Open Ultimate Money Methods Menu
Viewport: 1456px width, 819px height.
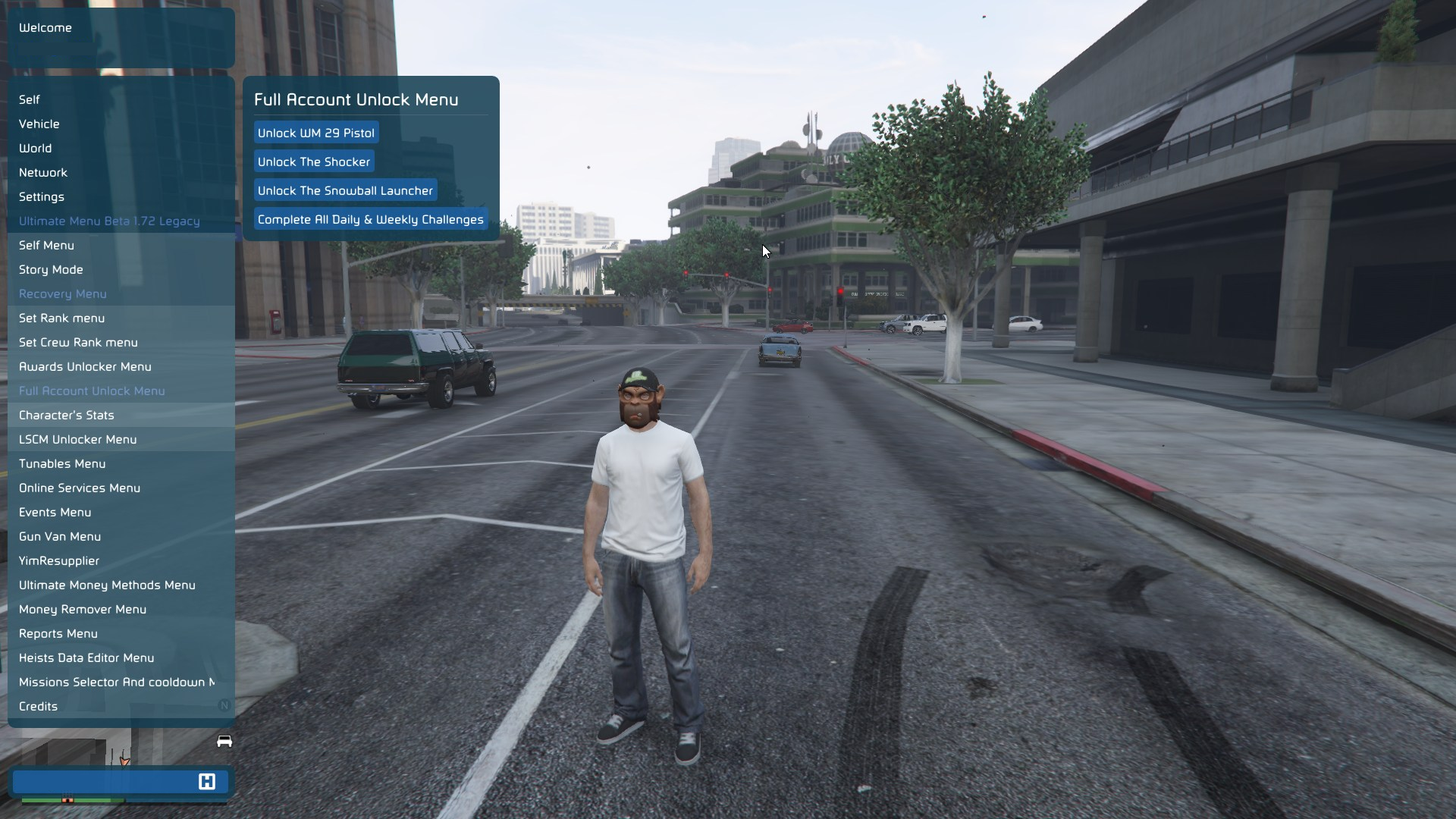click(107, 585)
